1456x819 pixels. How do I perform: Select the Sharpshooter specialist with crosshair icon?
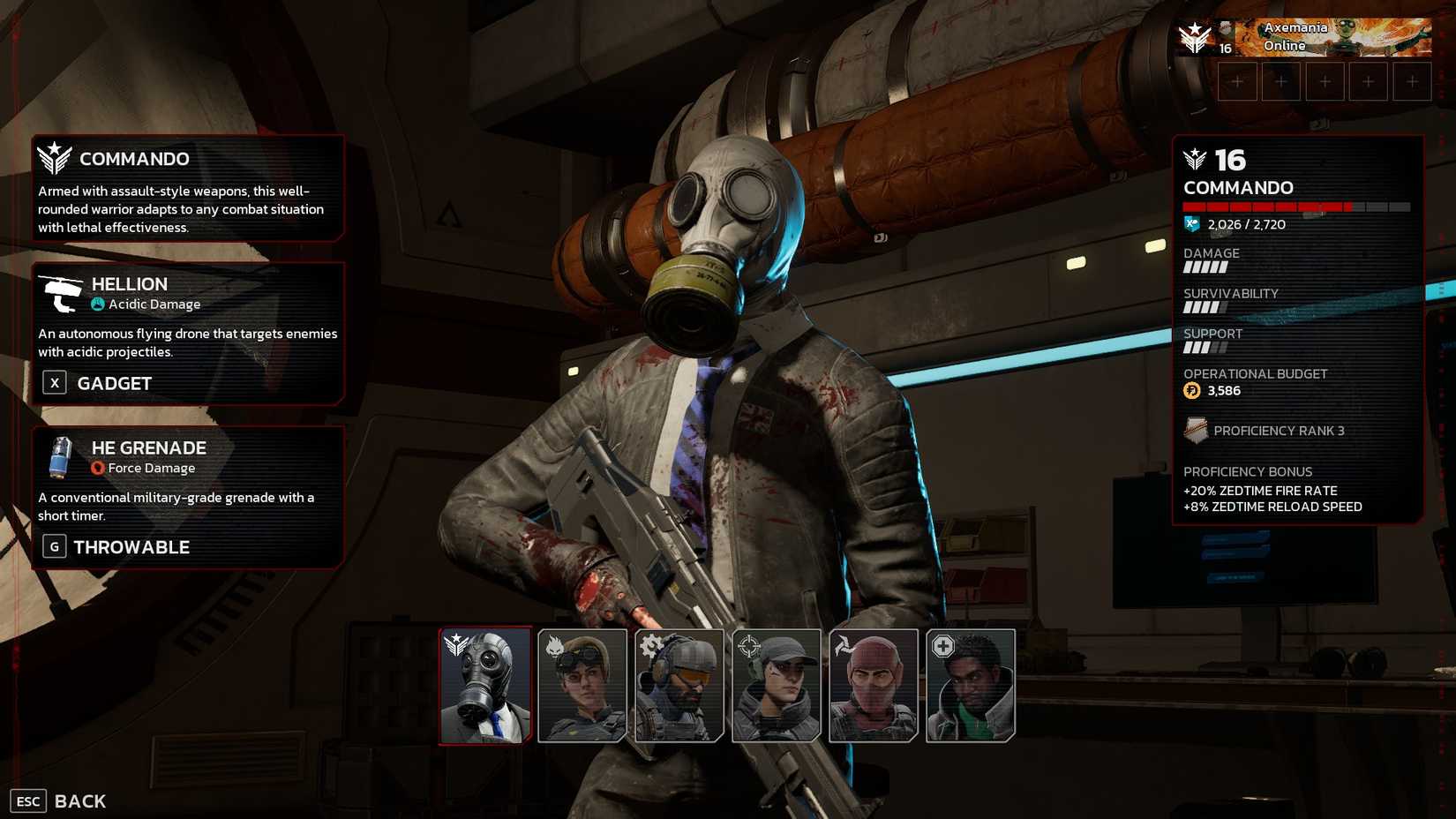(775, 686)
